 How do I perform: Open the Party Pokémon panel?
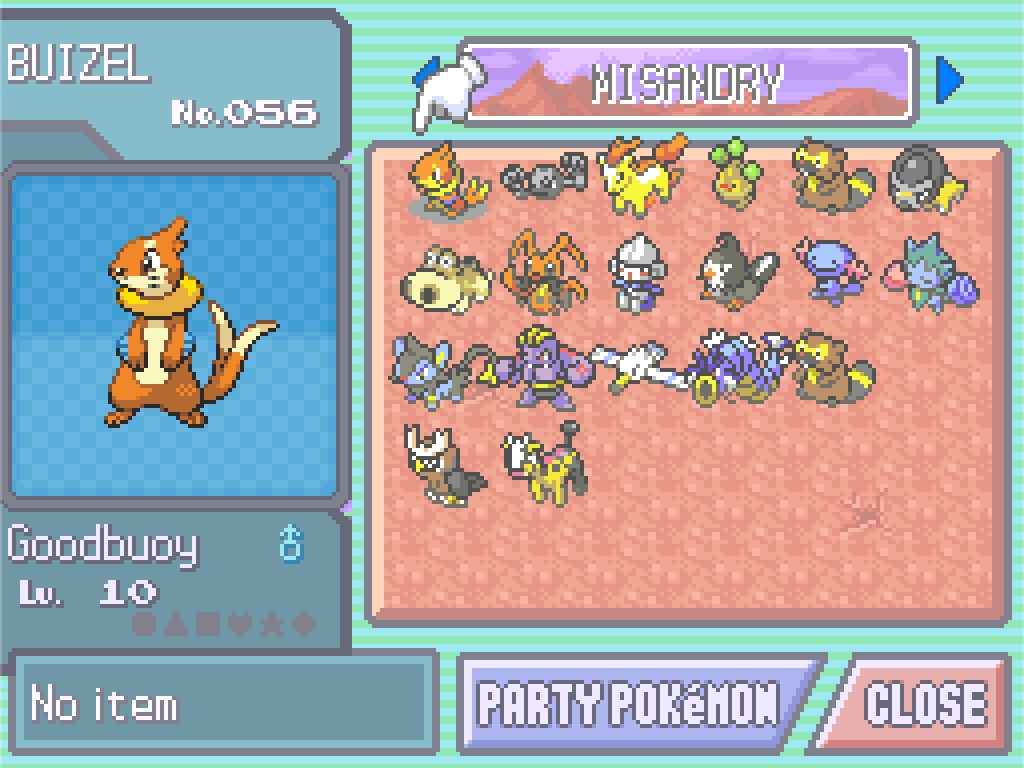(x=630, y=703)
